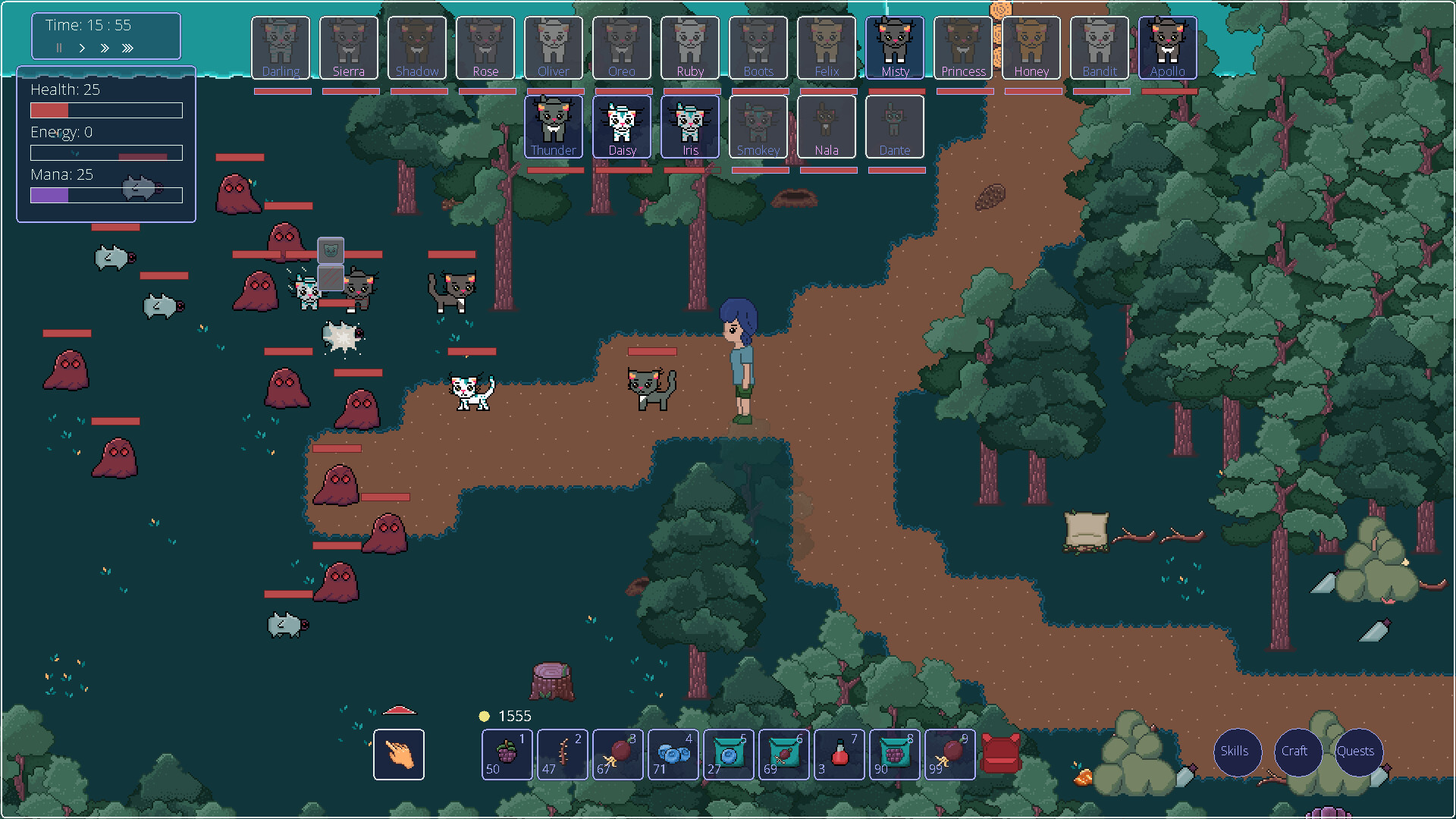This screenshot has height=819, width=1456.
Task: Select the blueberries in inventory slot 4
Action: [673, 755]
